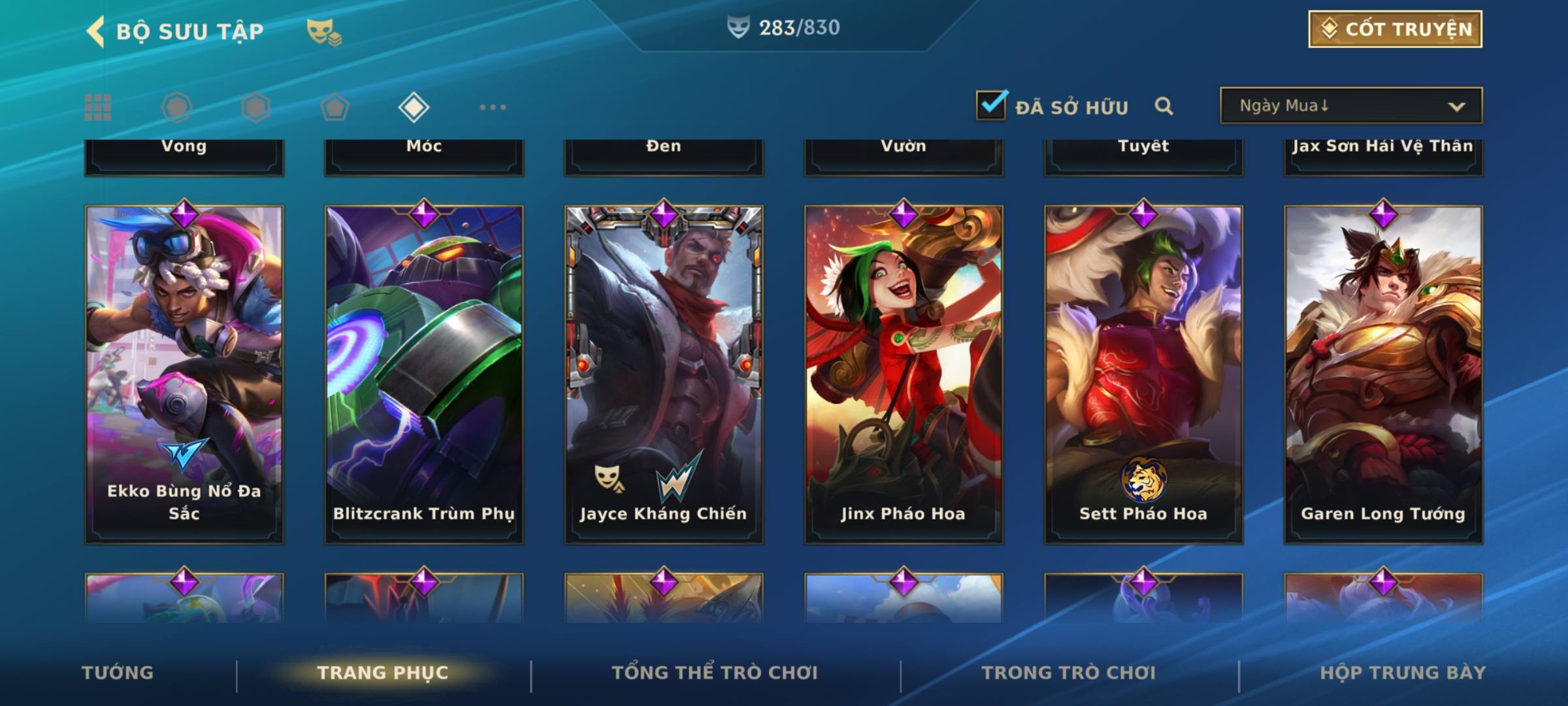Open Jayce Kháng Chiến skin card
Image resolution: width=1568 pixels, height=706 pixels.
(664, 374)
